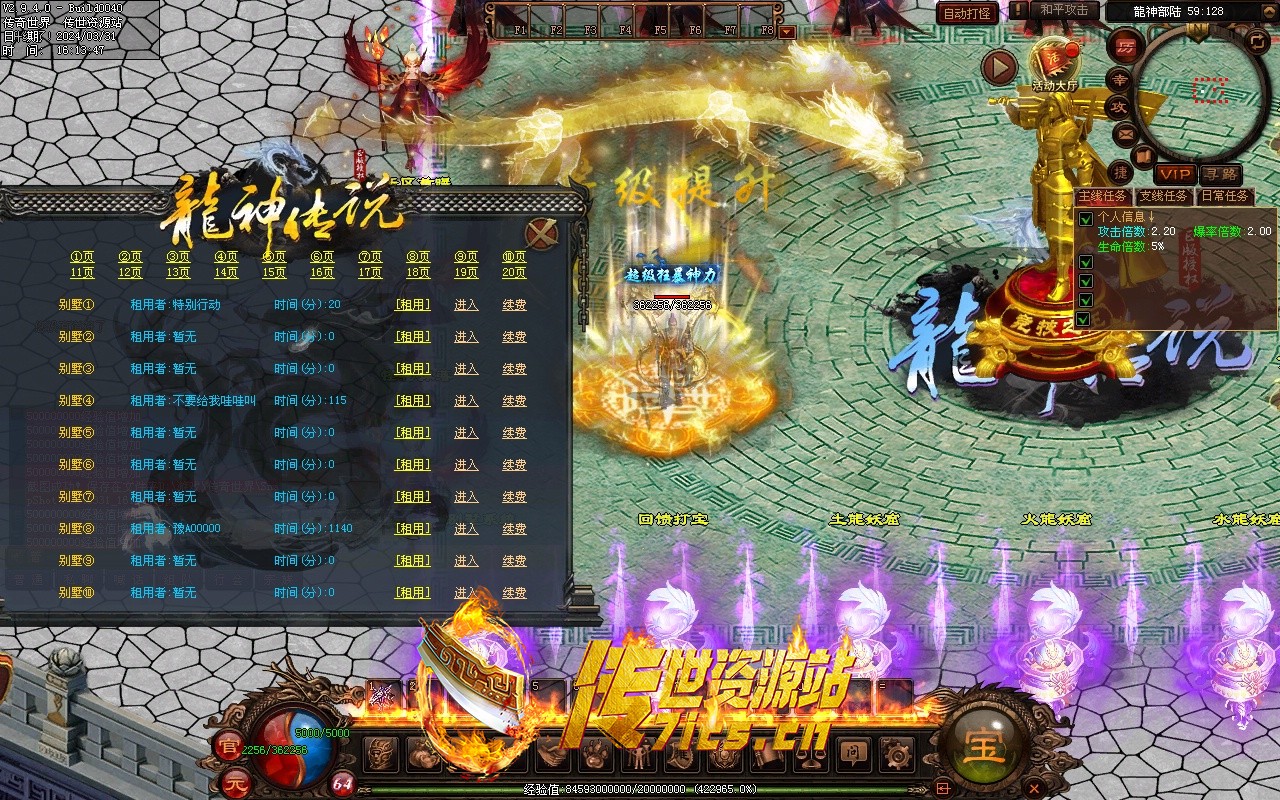Switch to the 支线任务 side quest tab
The height and width of the screenshot is (800, 1280).
(x=1164, y=197)
